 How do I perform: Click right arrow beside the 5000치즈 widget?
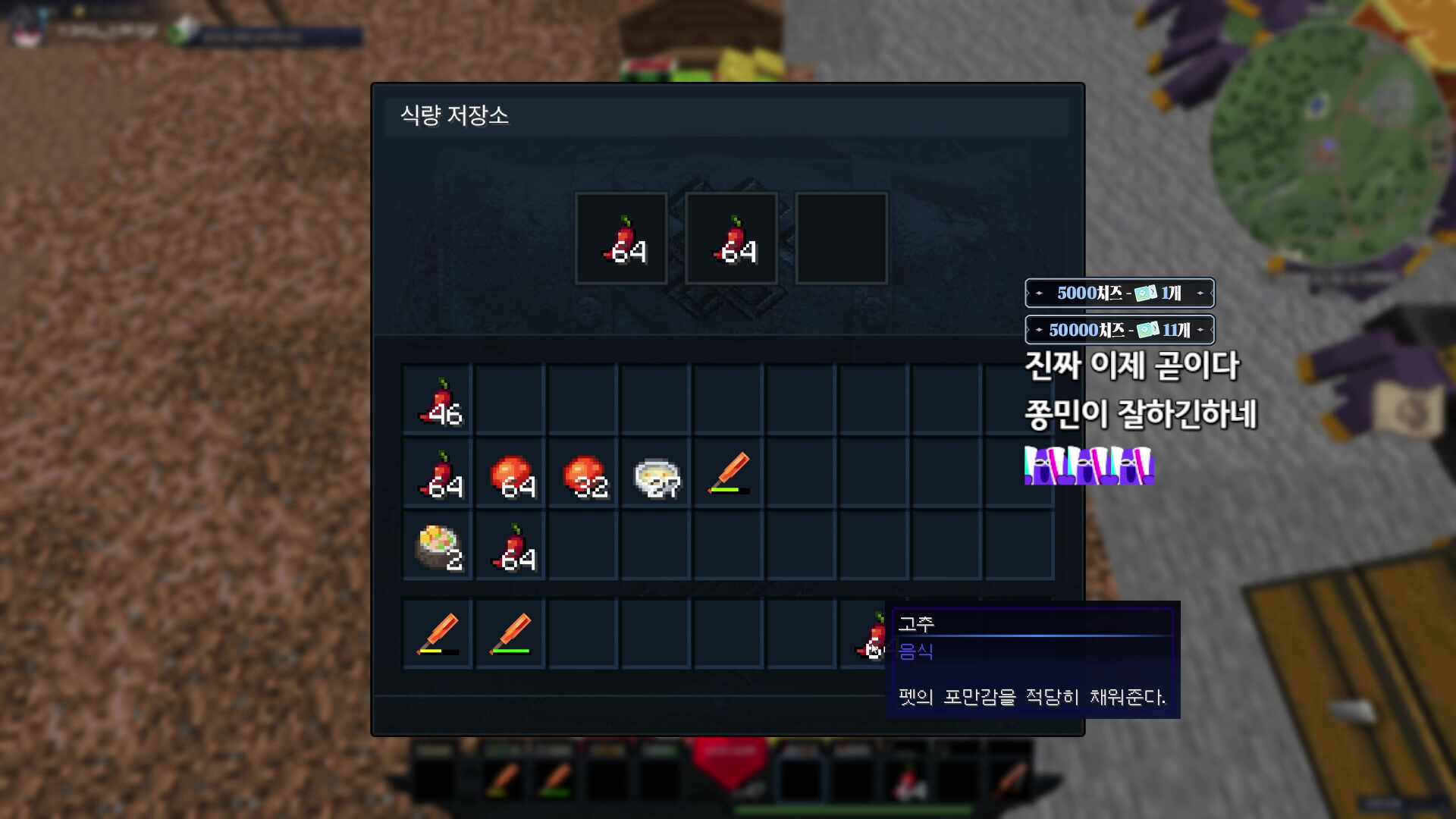pyautogui.click(x=1202, y=294)
